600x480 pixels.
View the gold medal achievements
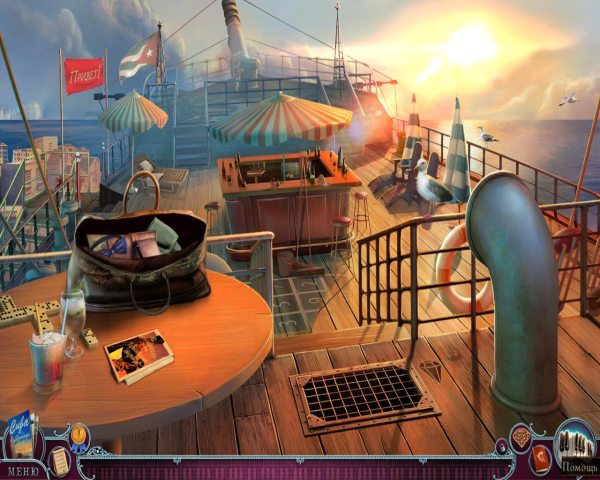79,435
